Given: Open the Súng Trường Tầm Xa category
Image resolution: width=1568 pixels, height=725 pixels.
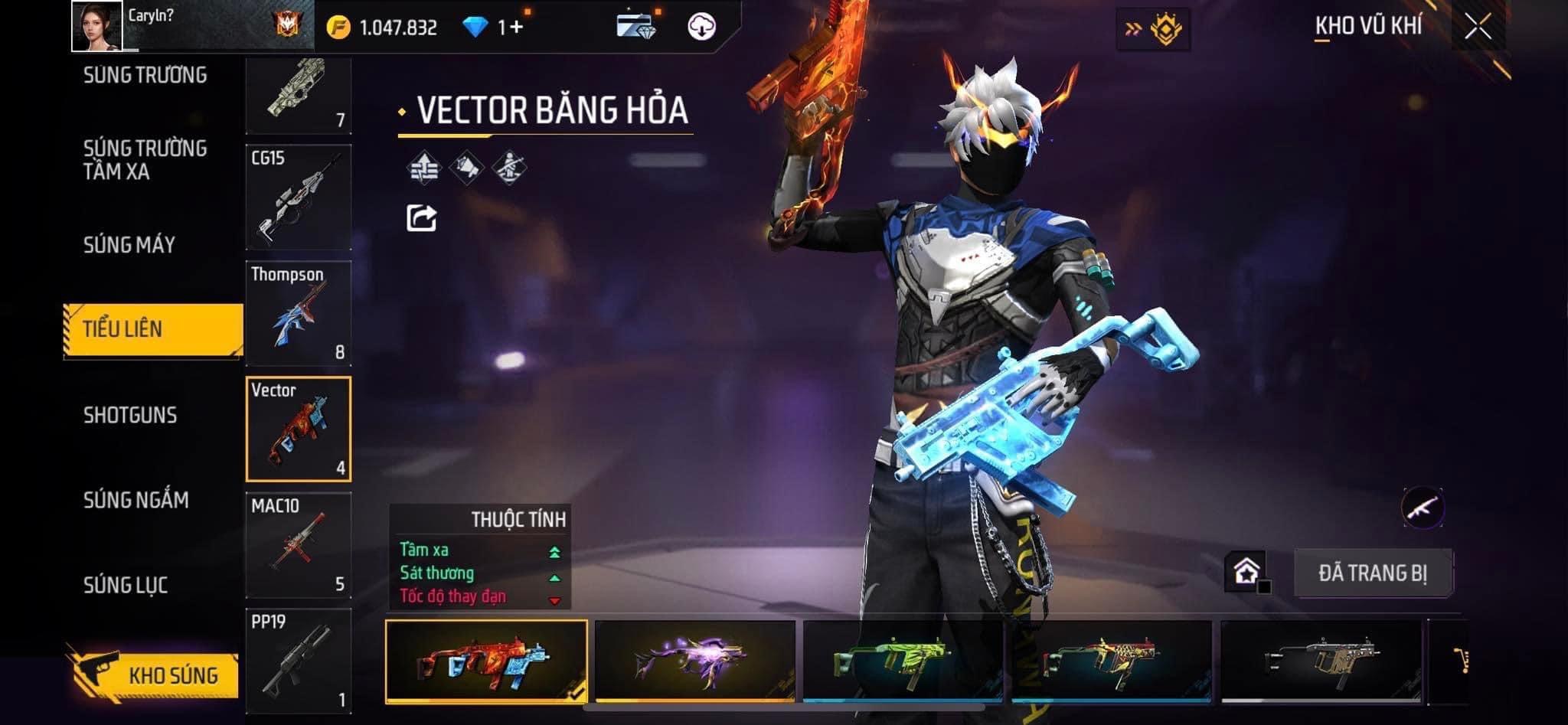Looking at the screenshot, I should 145,159.
